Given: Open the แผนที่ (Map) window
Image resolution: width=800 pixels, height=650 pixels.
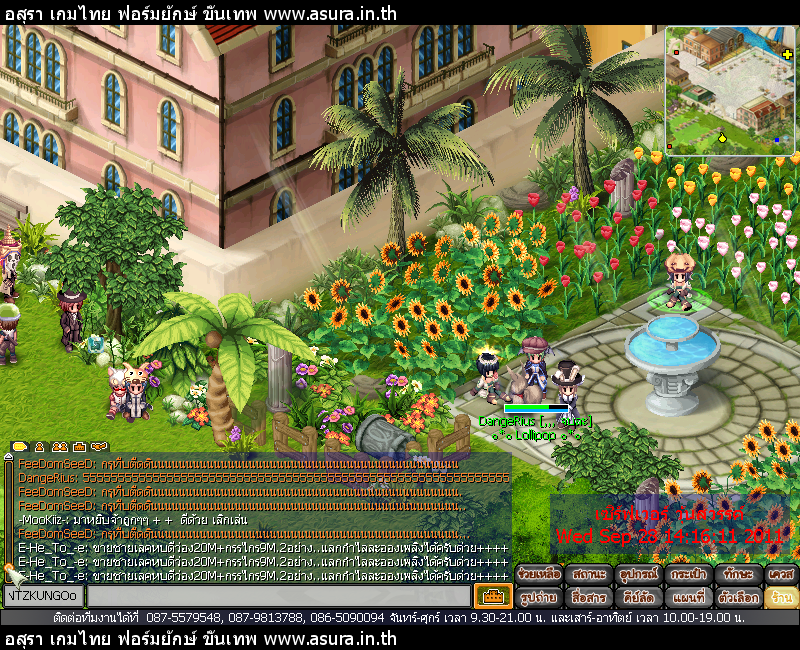Looking at the screenshot, I should point(690,598).
